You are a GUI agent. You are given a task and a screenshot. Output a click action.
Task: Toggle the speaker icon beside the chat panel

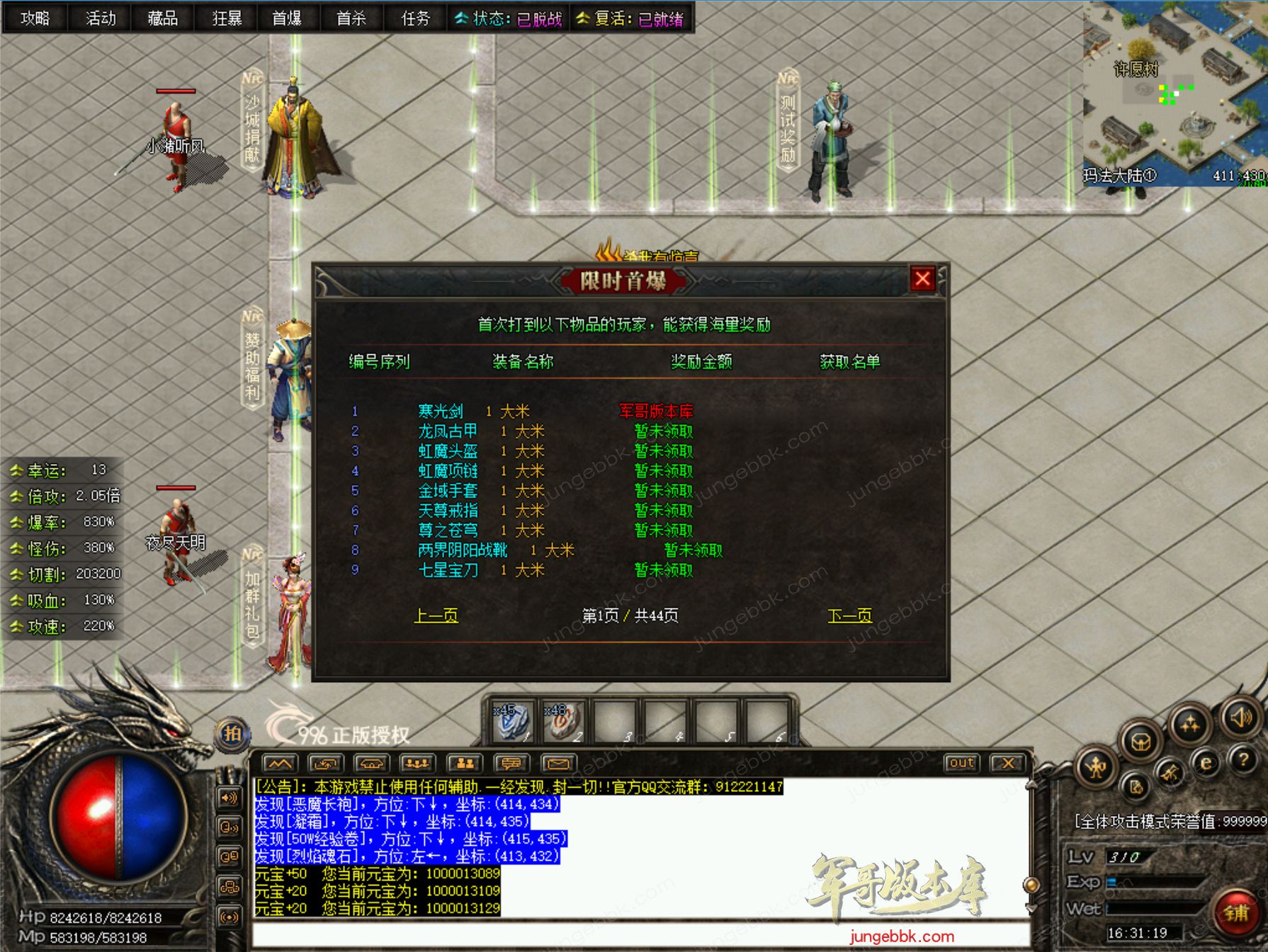pos(227,798)
